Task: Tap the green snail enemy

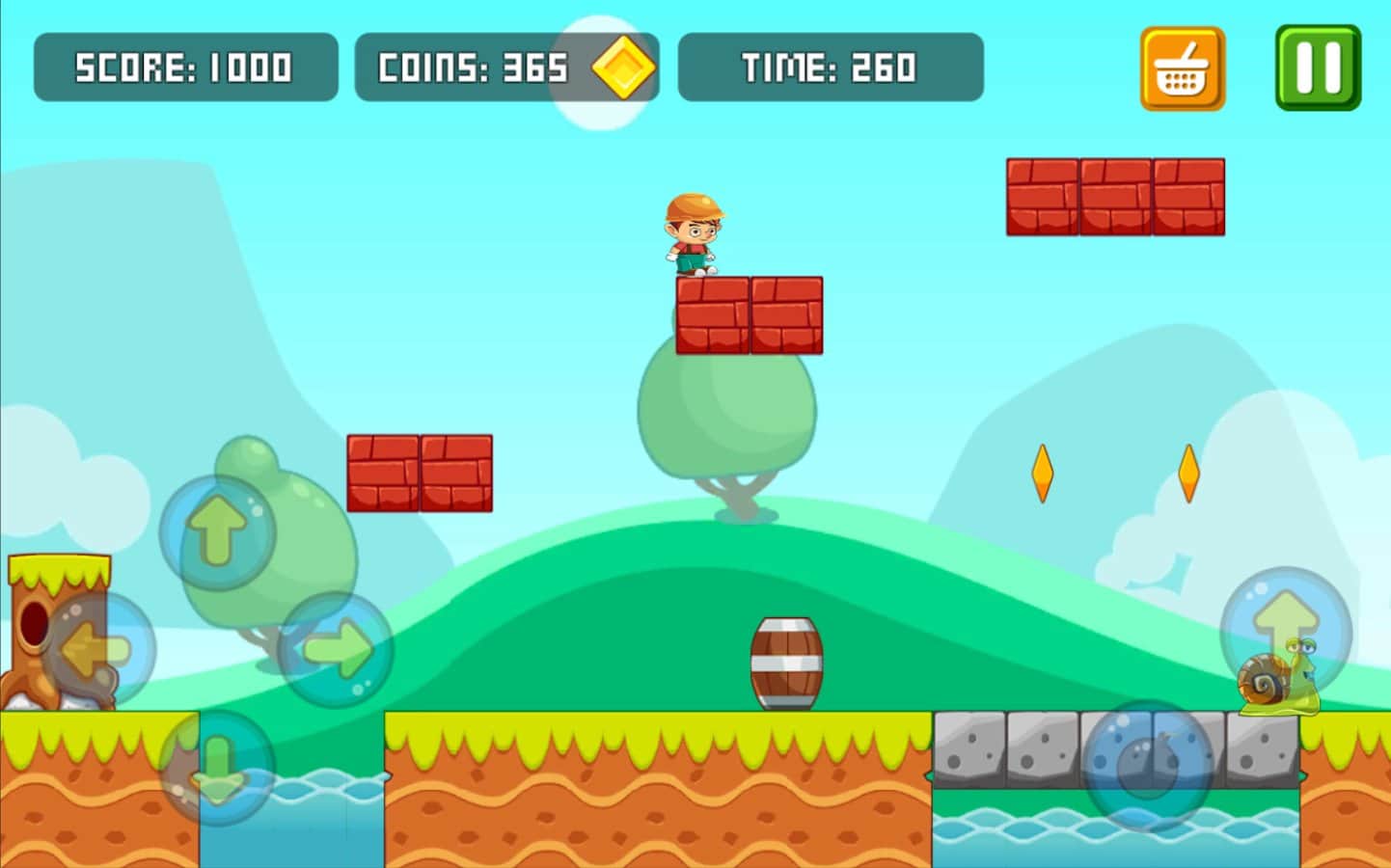Action: point(1273,687)
